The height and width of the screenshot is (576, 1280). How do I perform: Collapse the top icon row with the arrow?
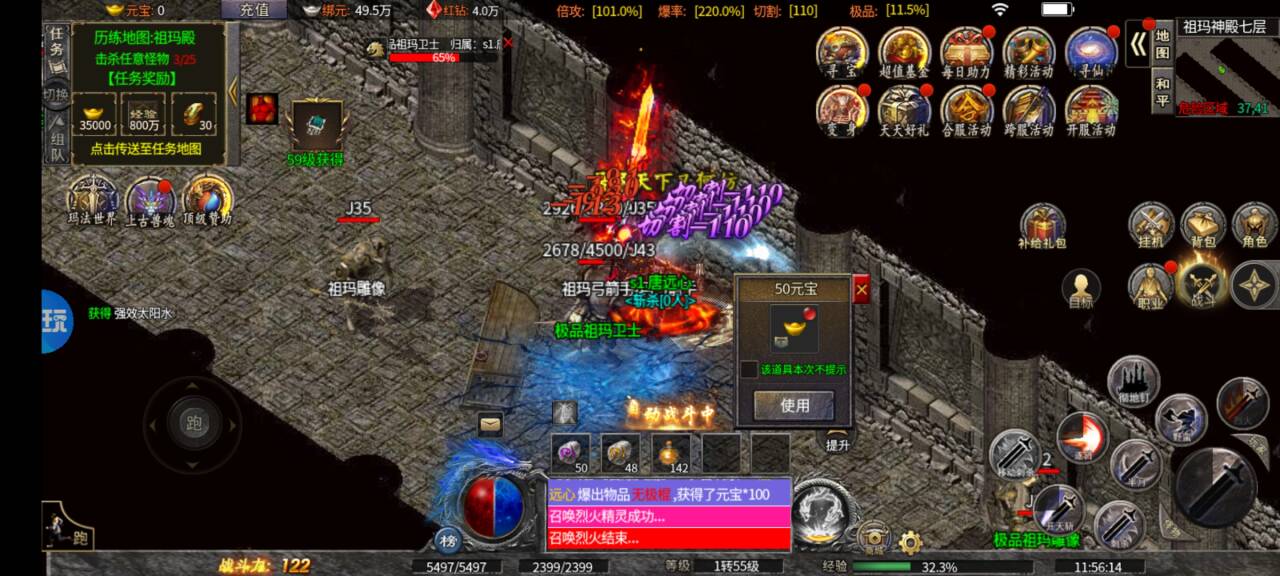tap(1137, 43)
